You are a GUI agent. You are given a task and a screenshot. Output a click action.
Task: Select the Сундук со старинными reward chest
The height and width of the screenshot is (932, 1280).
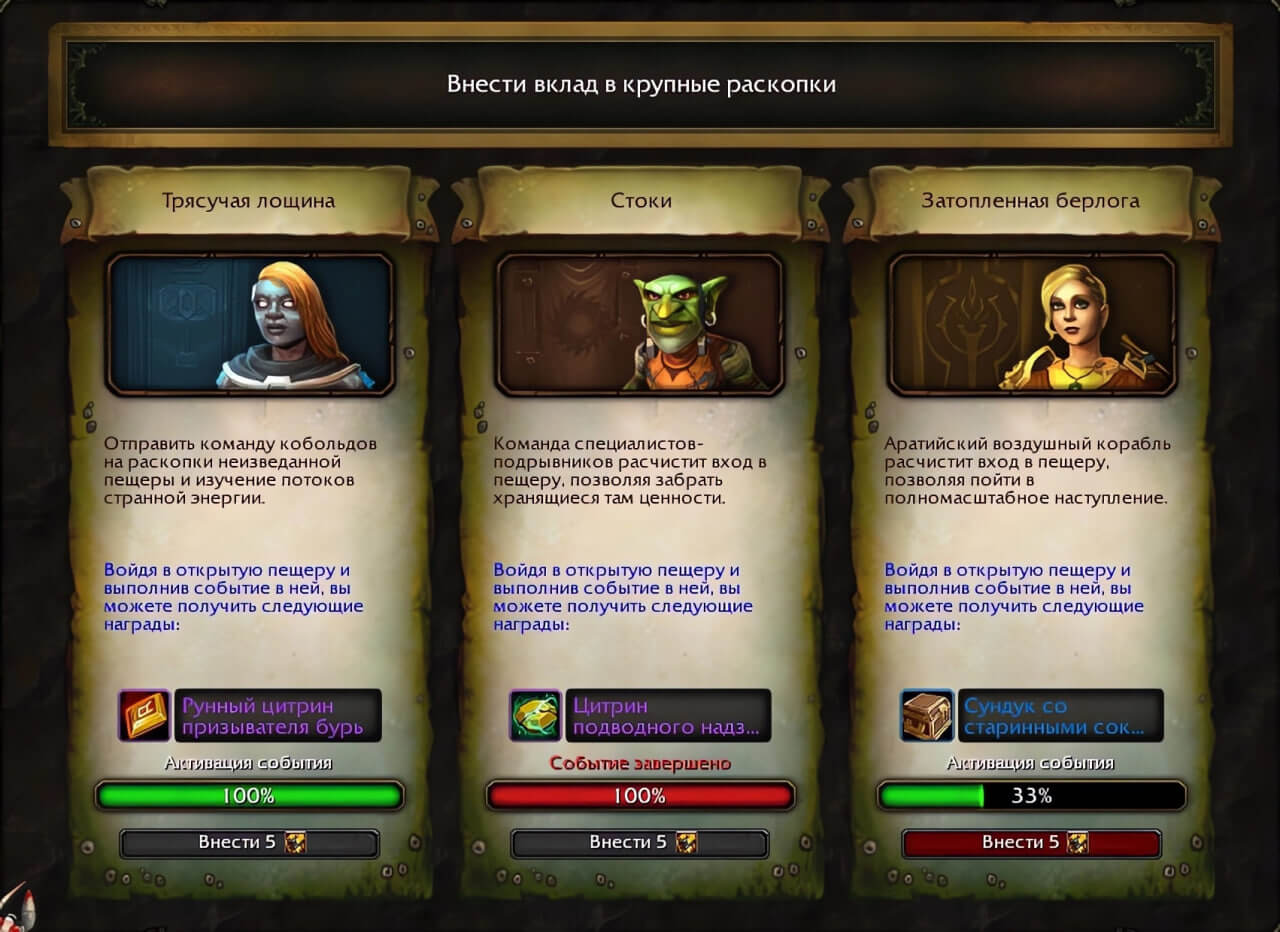pos(926,715)
